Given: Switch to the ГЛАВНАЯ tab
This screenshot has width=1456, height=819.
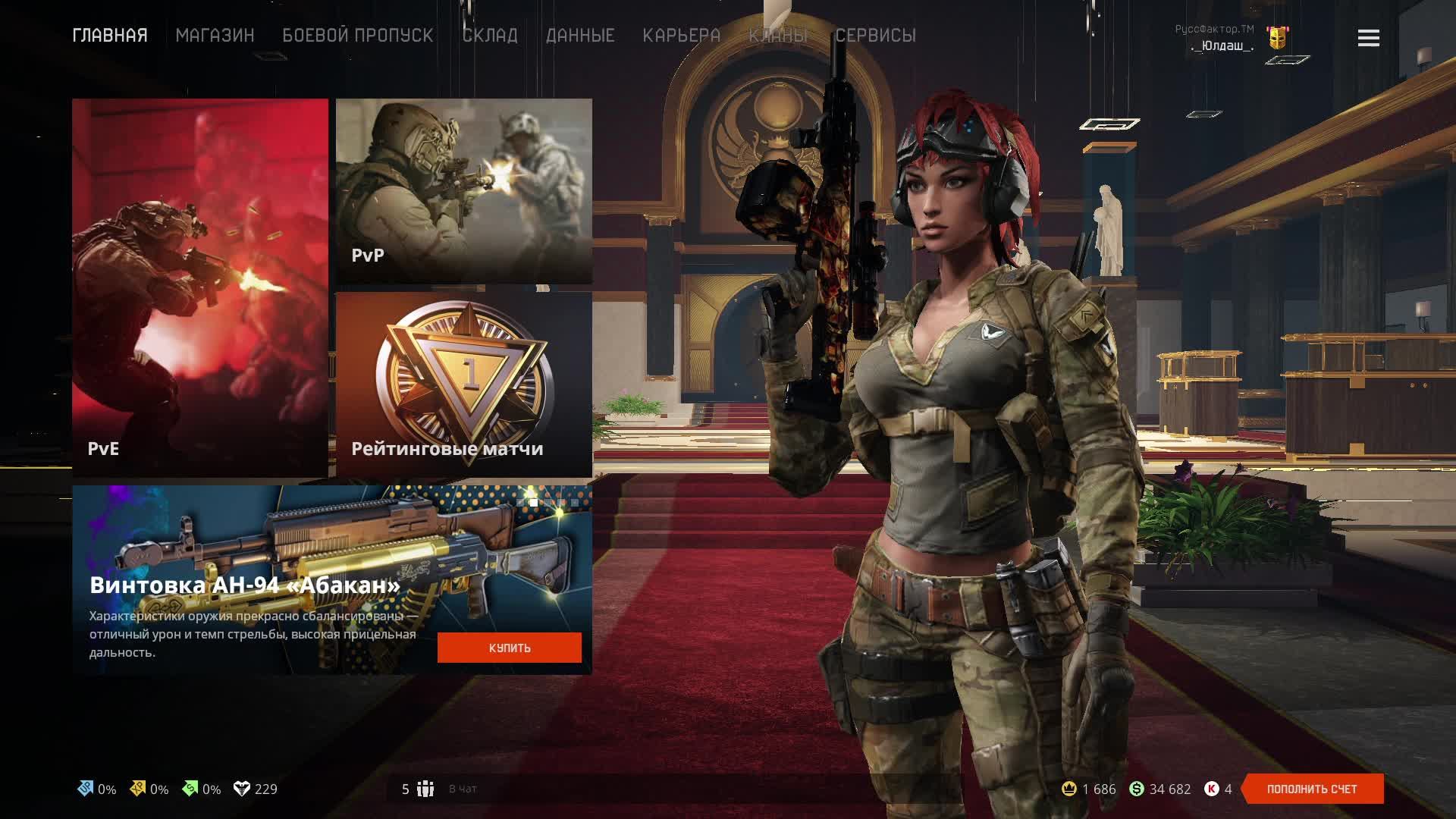Looking at the screenshot, I should (110, 36).
